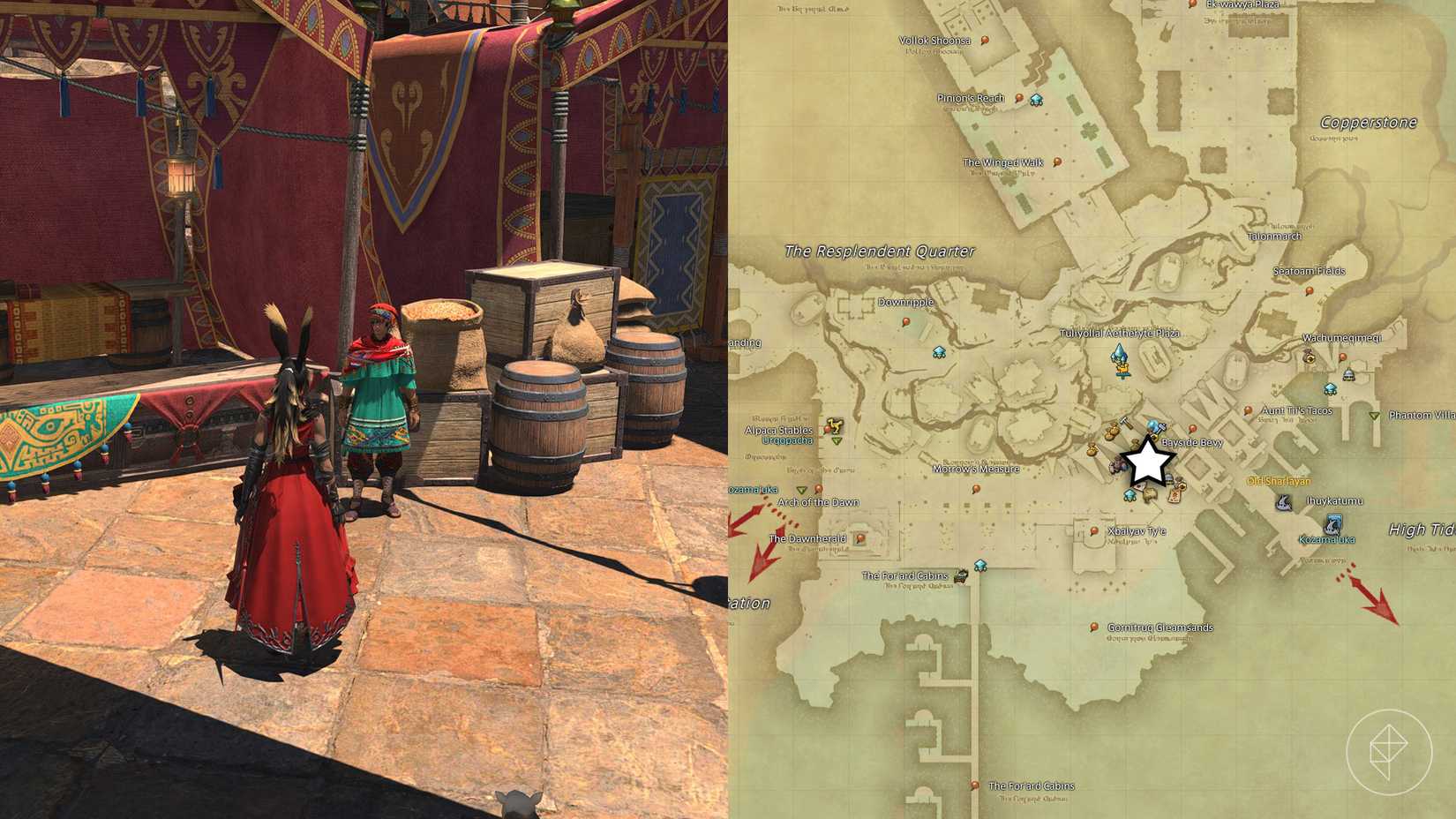The image size is (1456, 819).
Task: Click the yellow Old Sharlayan ferry label
Action: click(1278, 481)
